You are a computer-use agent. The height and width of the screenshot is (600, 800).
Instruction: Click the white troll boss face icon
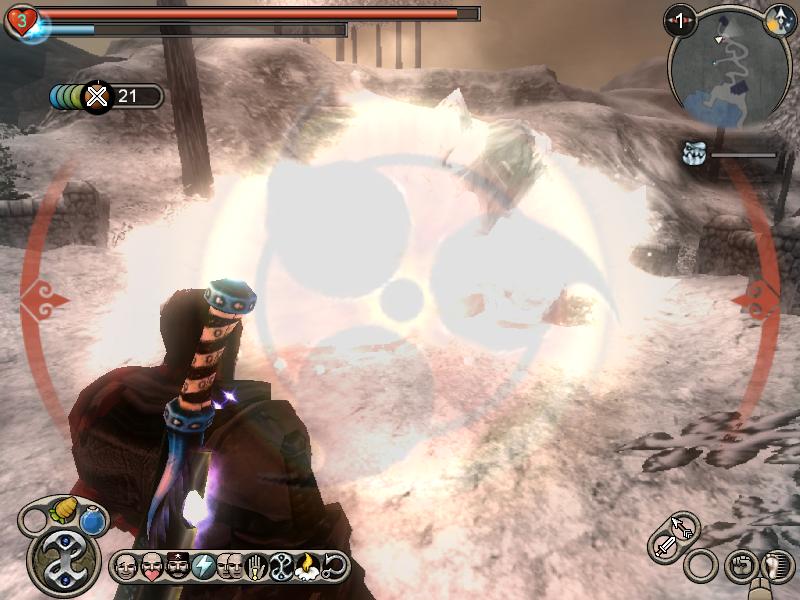pyautogui.click(x=695, y=153)
